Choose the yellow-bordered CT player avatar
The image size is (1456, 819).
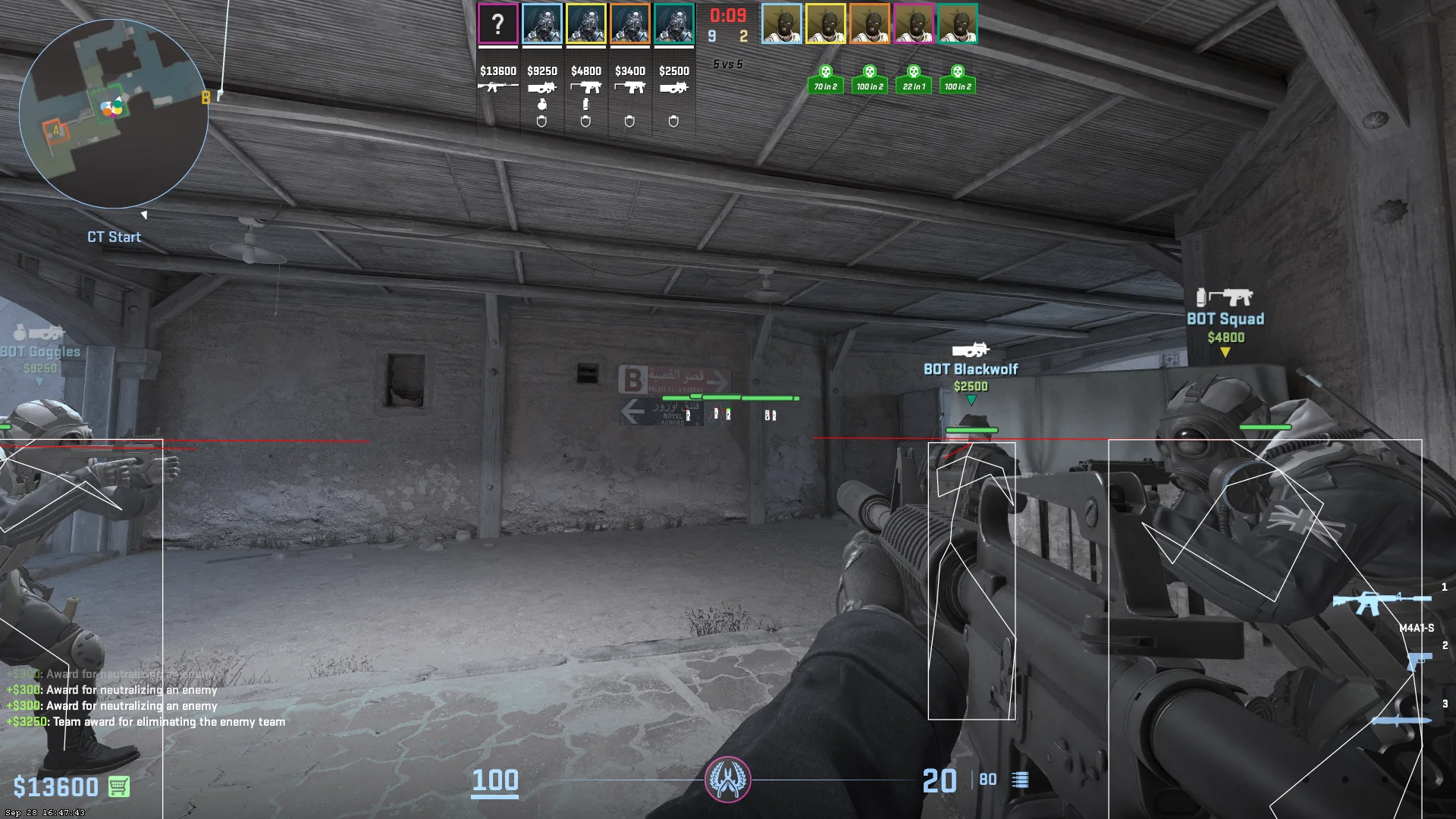[585, 24]
